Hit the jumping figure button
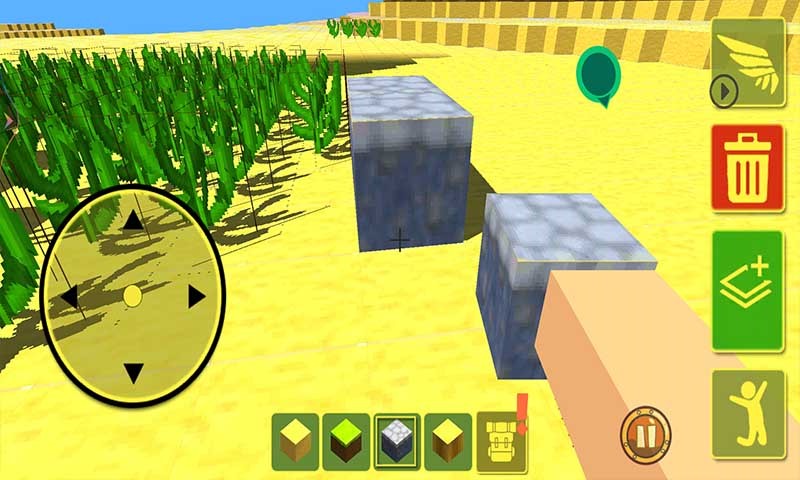800x480 pixels. [747, 413]
